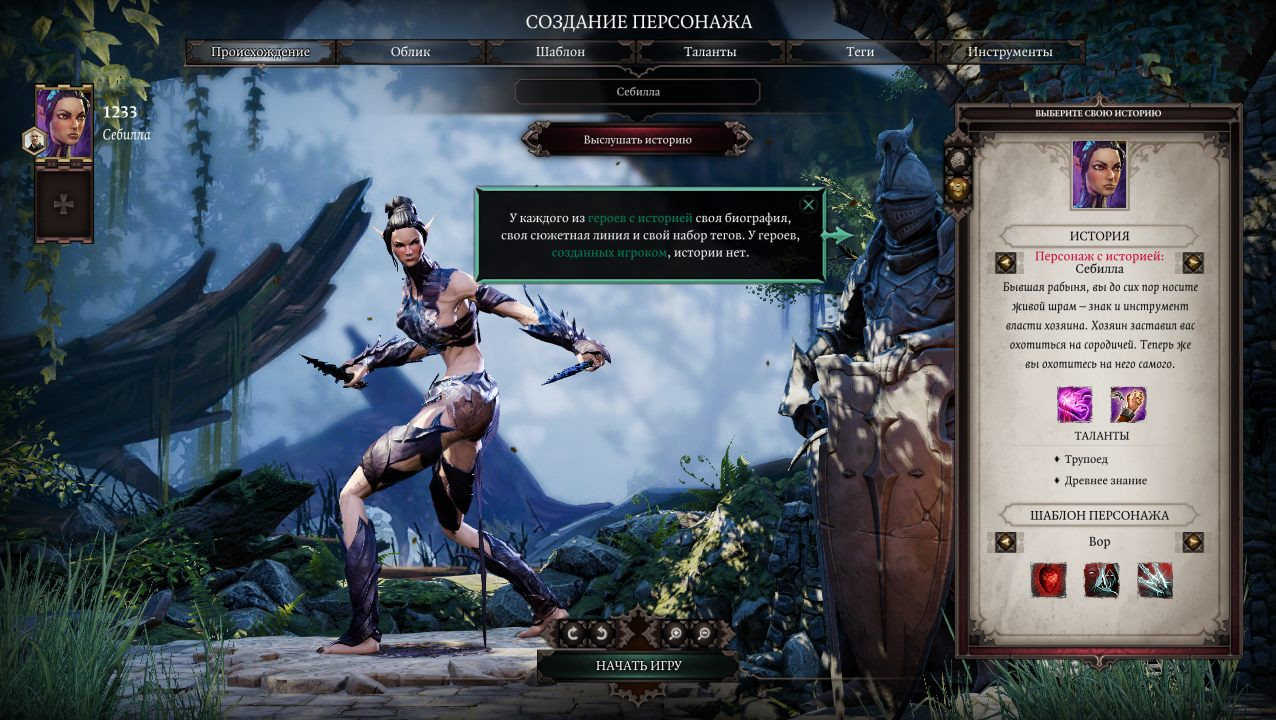Edit the character name field Себилла
Image resolution: width=1276 pixels, height=720 pixels.
click(x=638, y=92)
